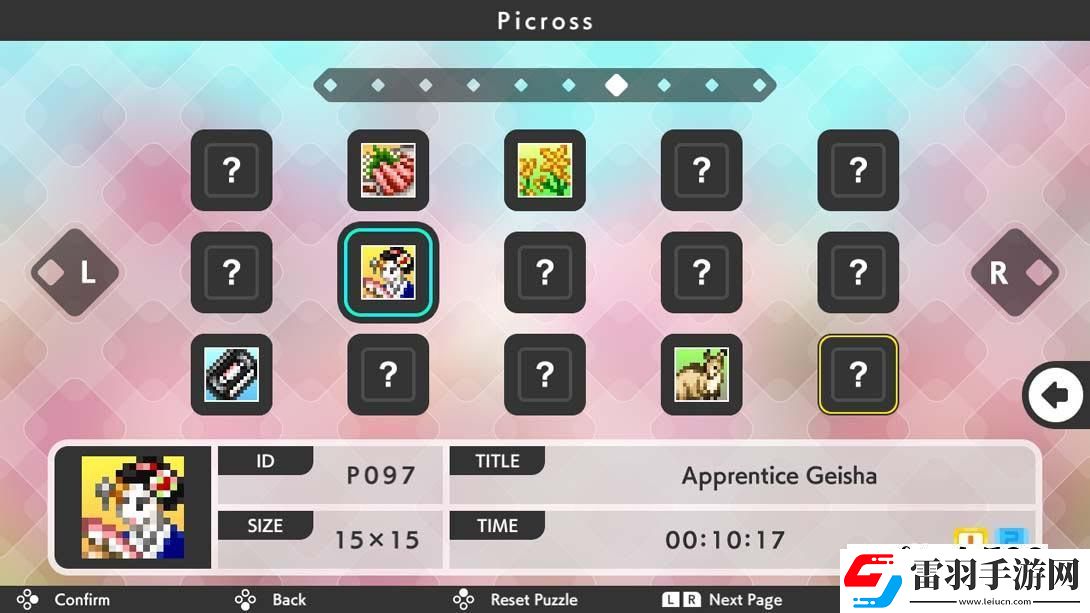
Task: Go to next page with R diamond
Action: pos(1014,272)
